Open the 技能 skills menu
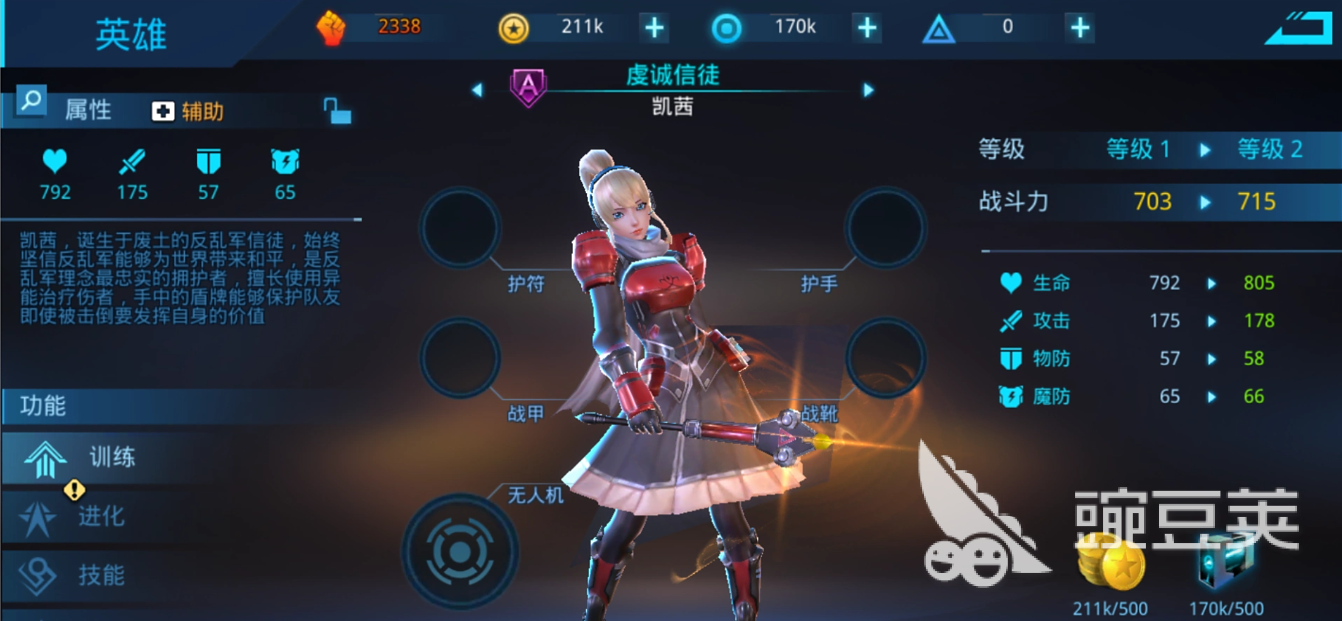The height and width of the screenshot is (621, 1342). pos(85,575)
